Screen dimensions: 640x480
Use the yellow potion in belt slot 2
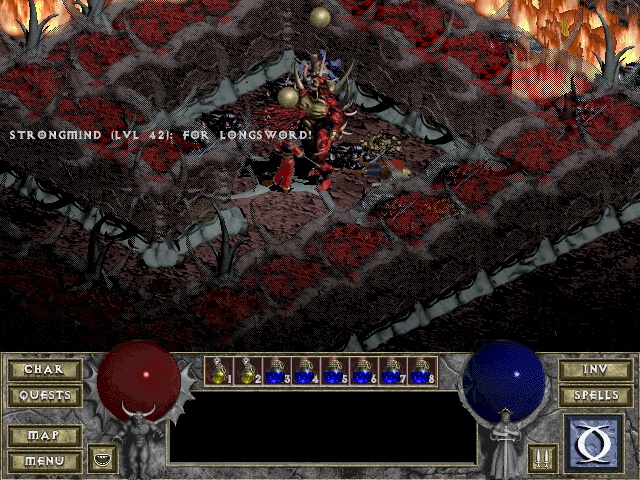pyautogui.click(x=248, y=371)
